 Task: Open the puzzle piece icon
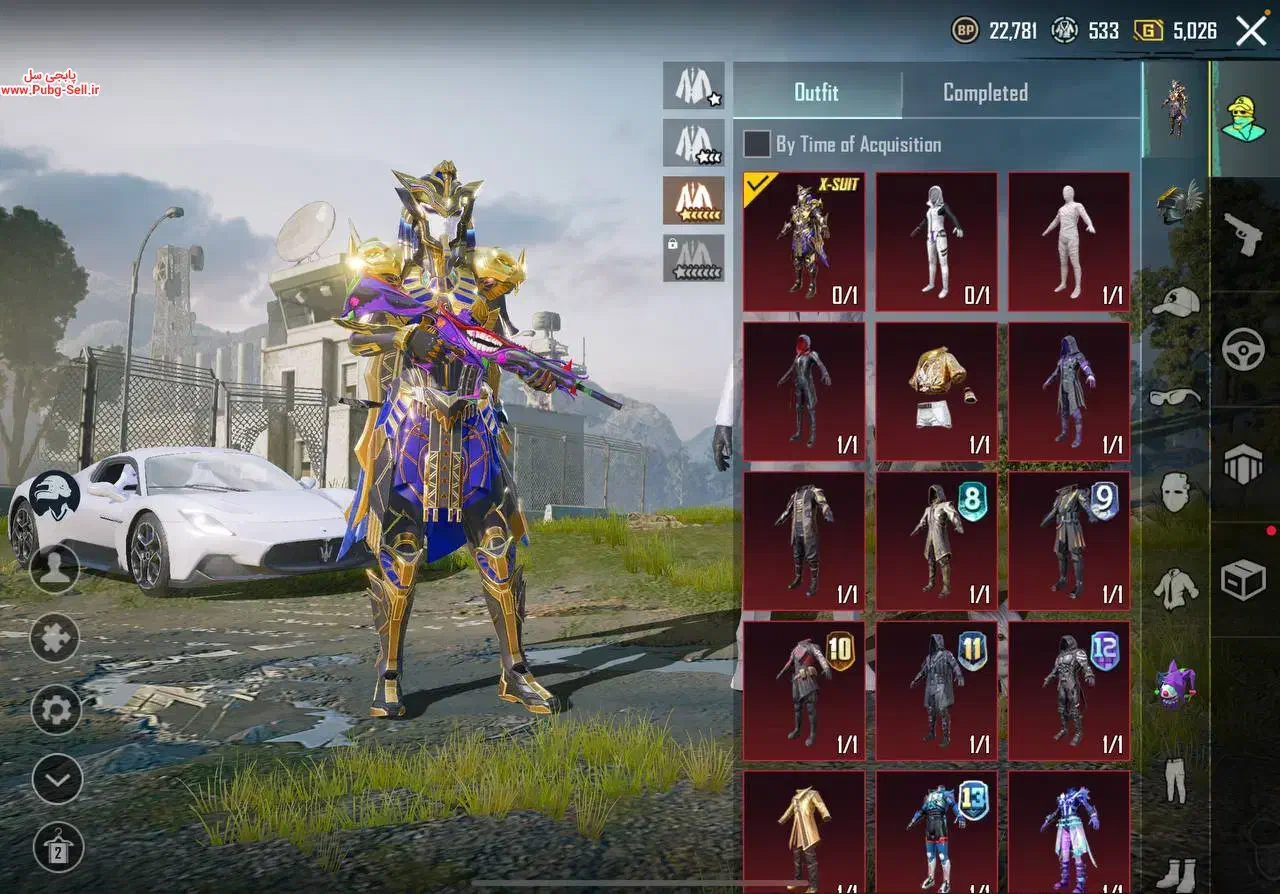(55, 638)
